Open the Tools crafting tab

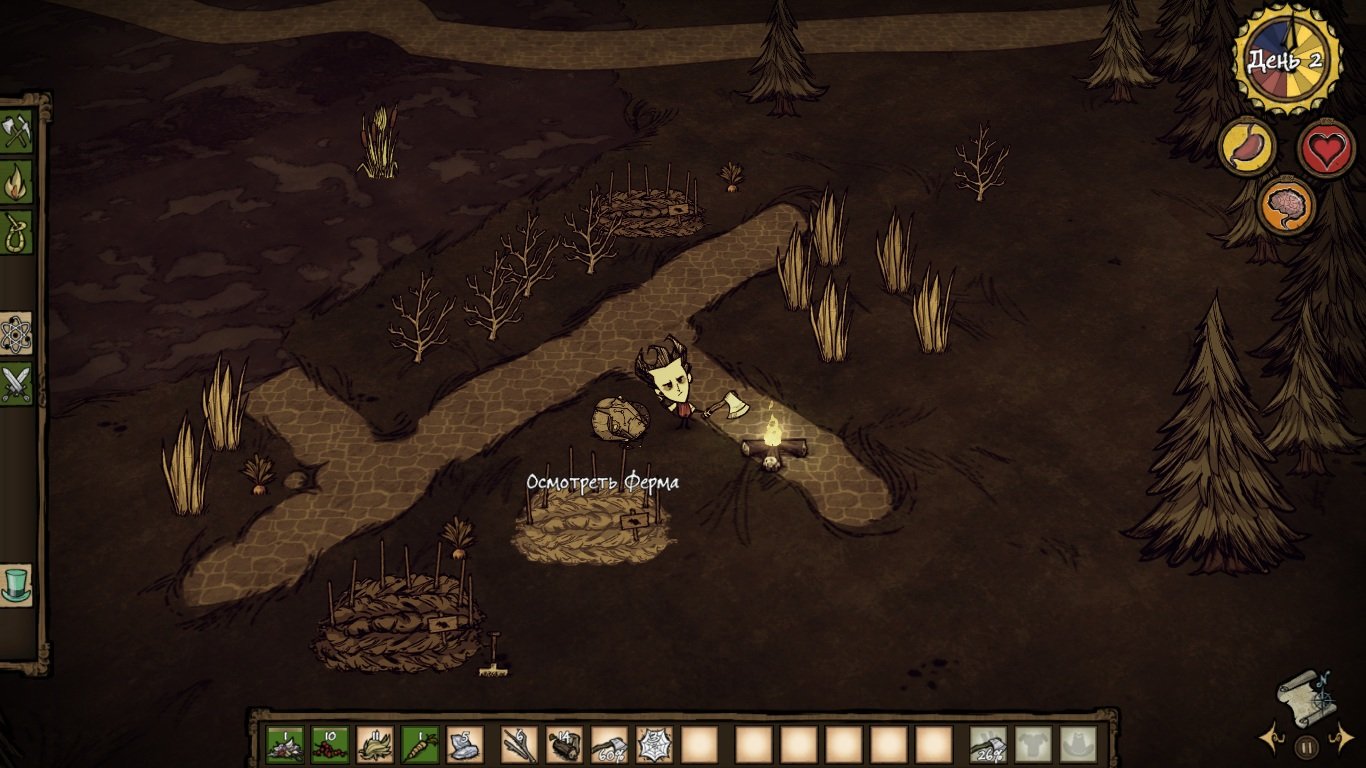(17, 132)
